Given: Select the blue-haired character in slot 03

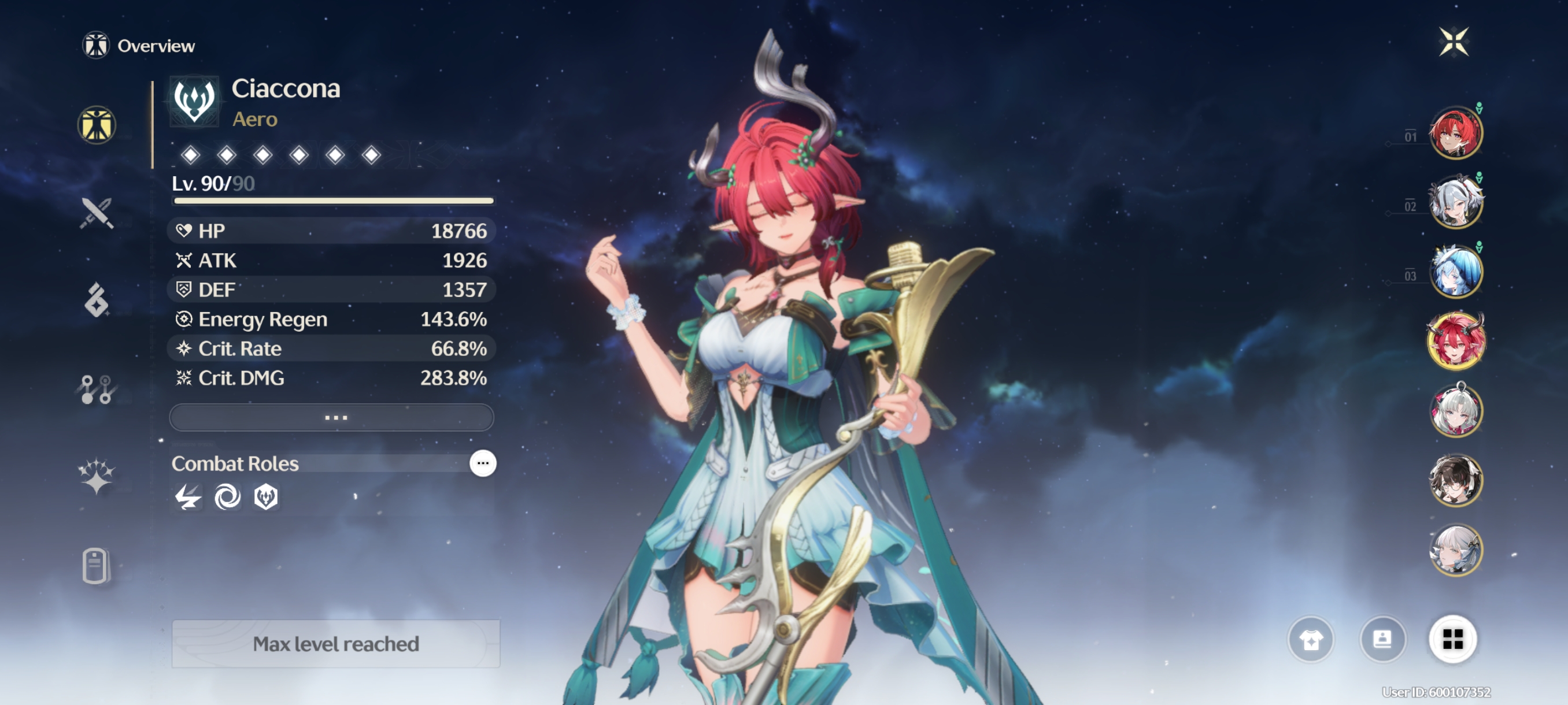Looking at the screenshot, I should pyautogui.click(x=1455, y=272).
